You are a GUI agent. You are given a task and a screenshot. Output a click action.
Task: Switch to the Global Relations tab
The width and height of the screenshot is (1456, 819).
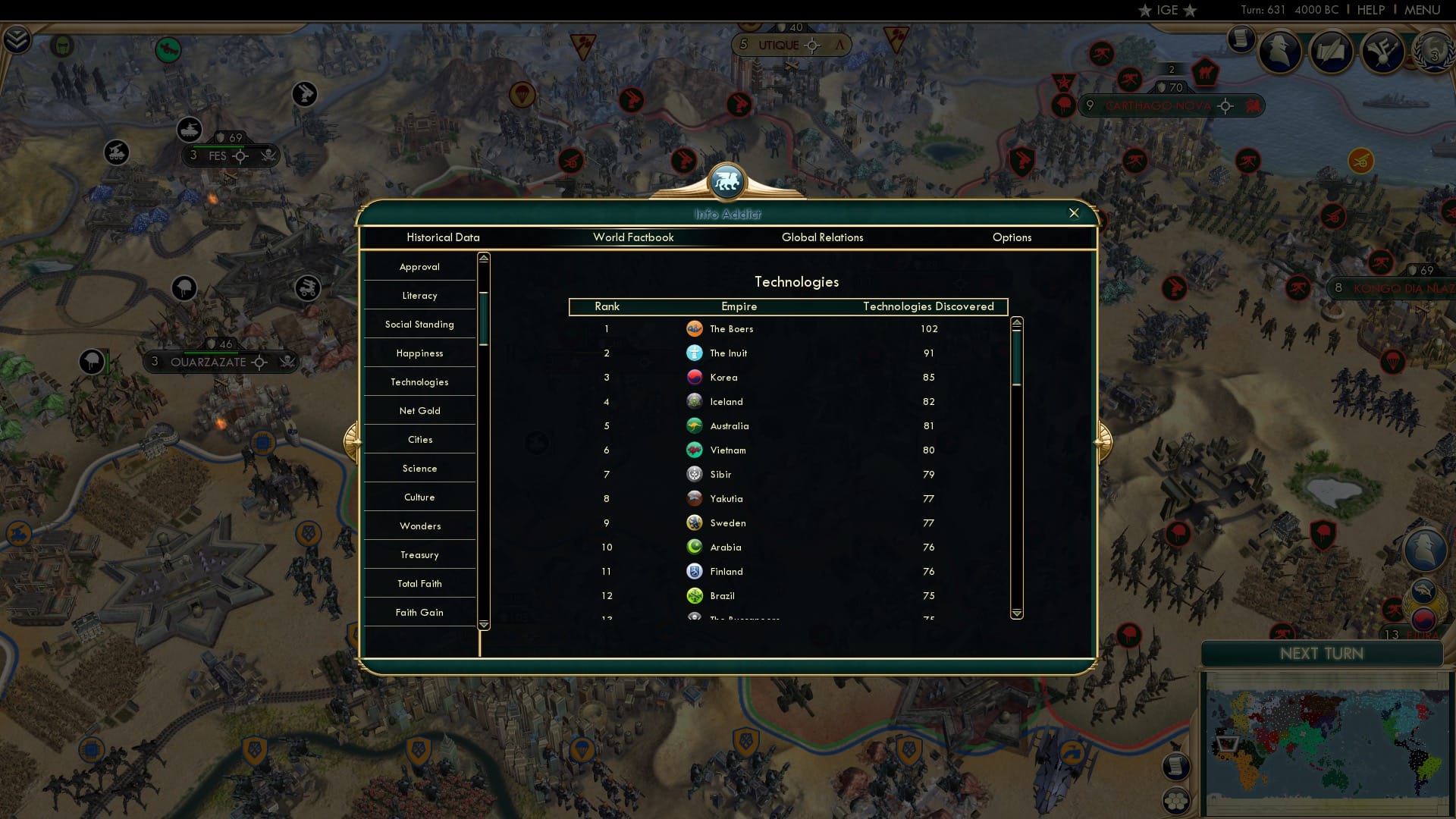pos(823,237)
